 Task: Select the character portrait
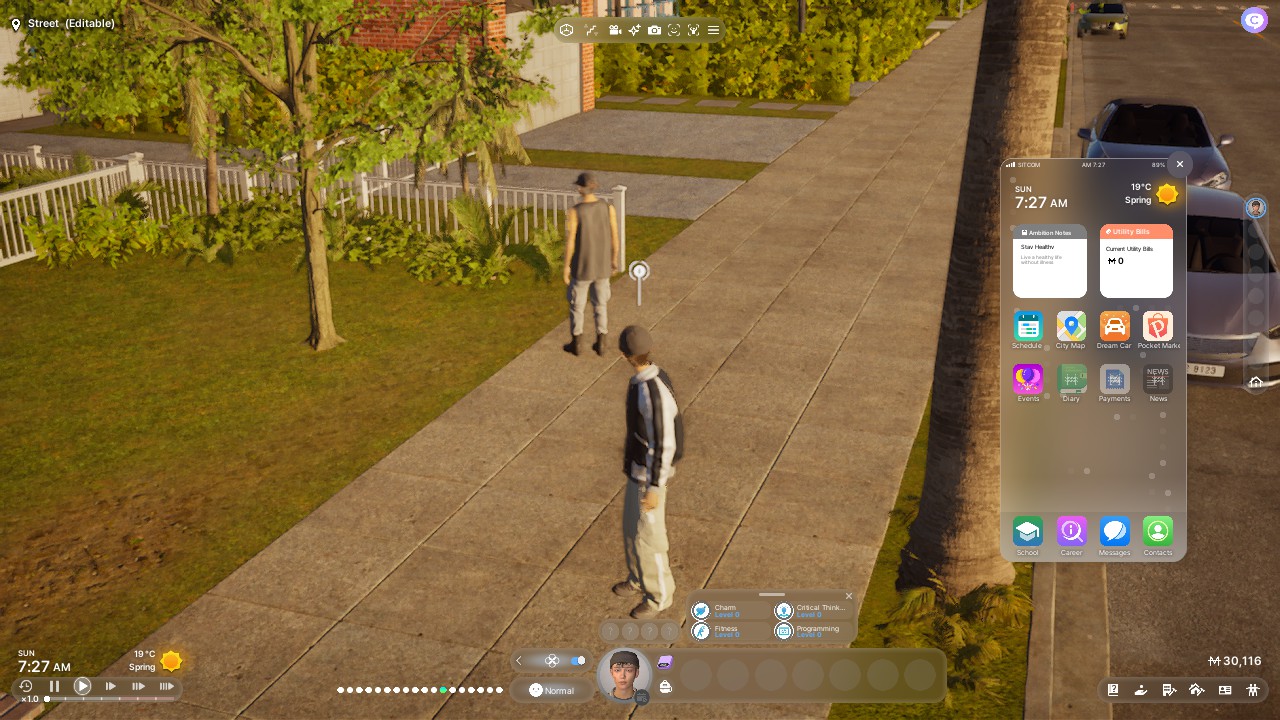click(x=624, y=673)
